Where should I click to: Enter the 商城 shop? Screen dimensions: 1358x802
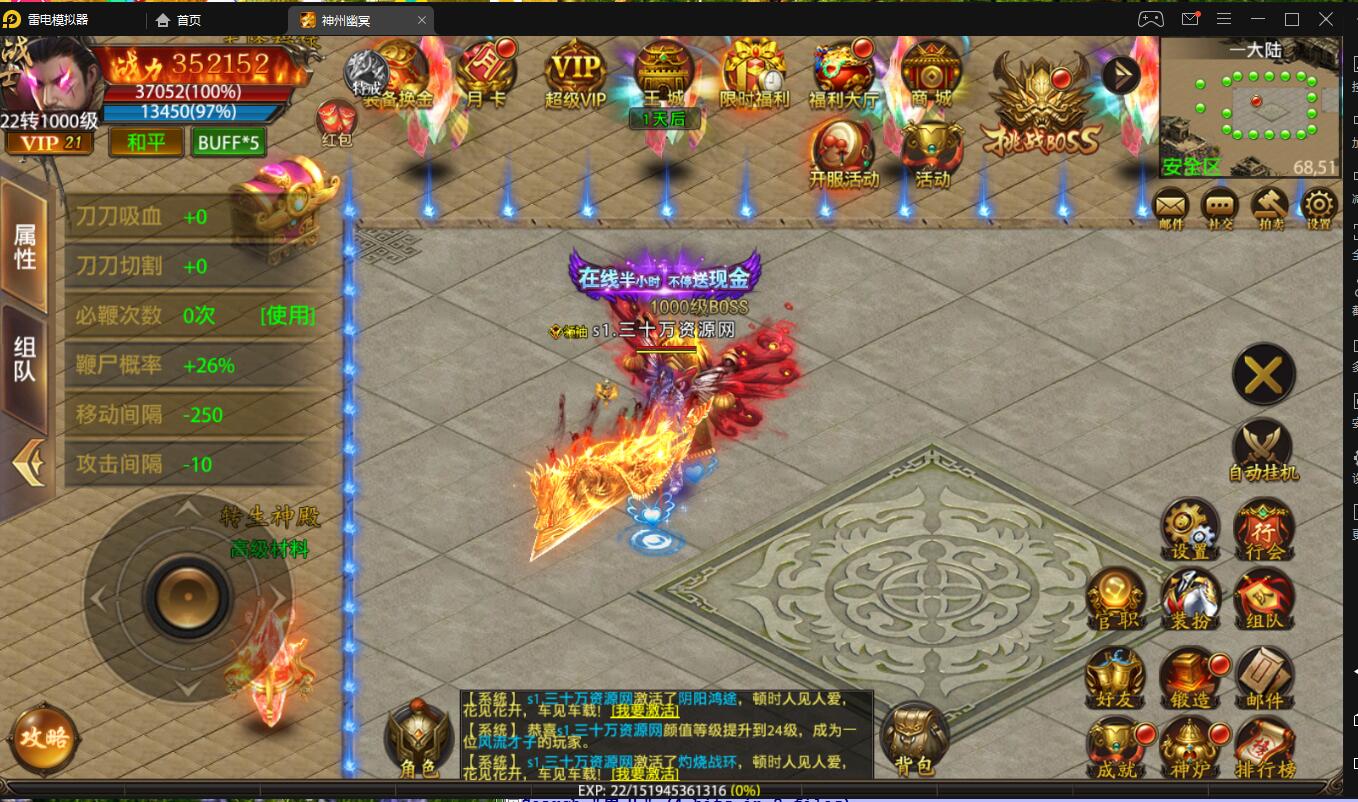(930, 73)
